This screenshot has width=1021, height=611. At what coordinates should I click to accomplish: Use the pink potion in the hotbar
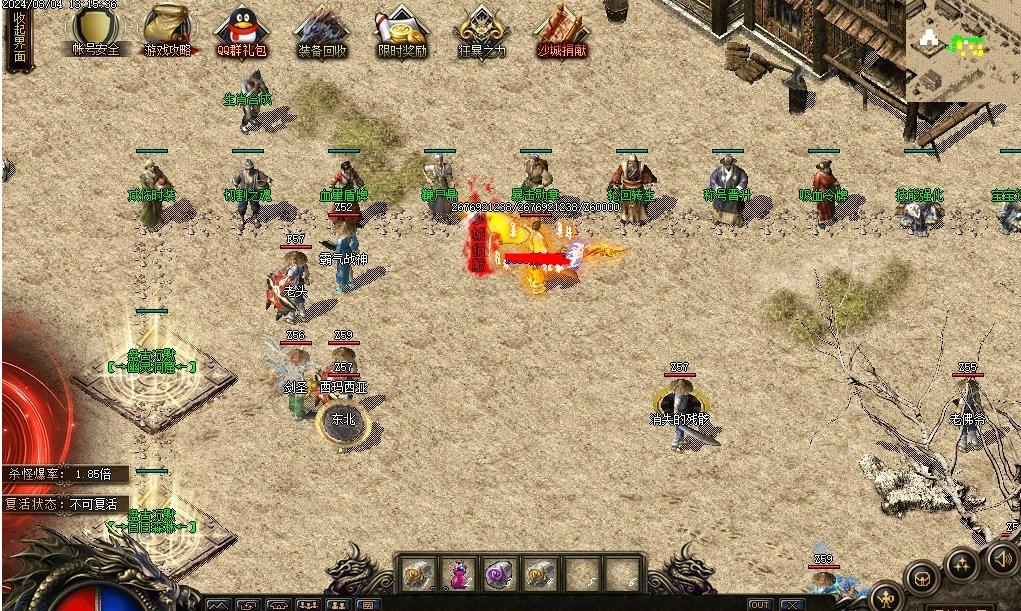click(458, 574)
